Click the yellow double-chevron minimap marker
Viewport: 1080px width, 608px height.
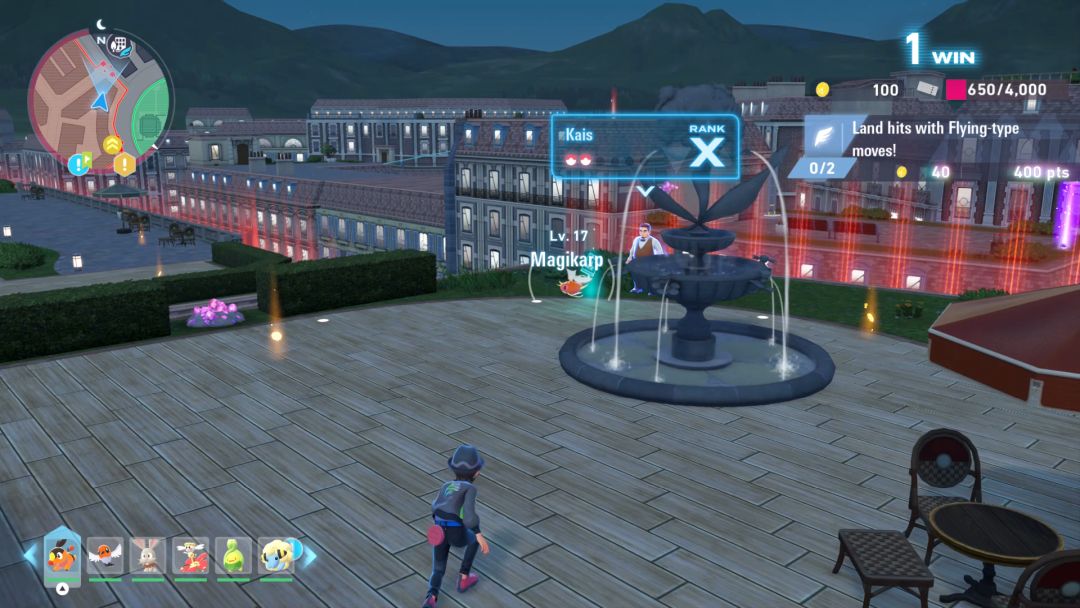point(112,144)
